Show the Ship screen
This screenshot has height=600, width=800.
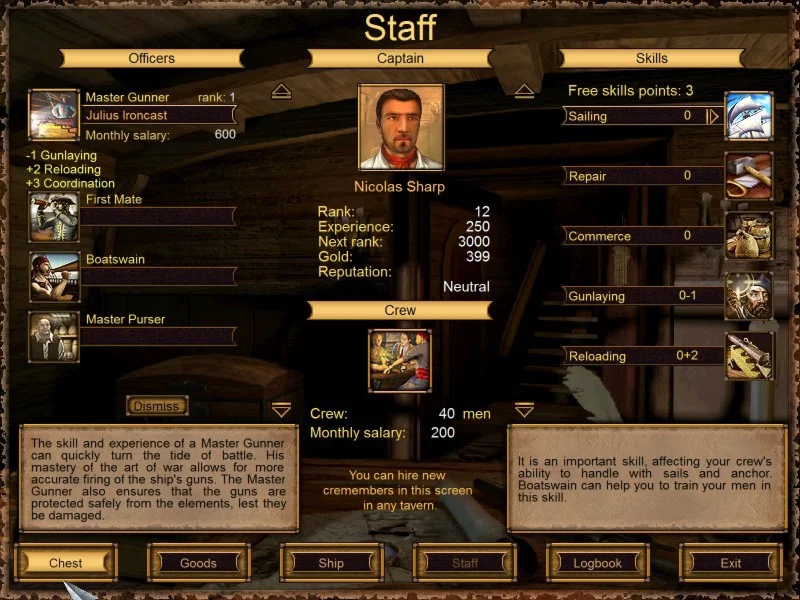[x=331, y=563]
